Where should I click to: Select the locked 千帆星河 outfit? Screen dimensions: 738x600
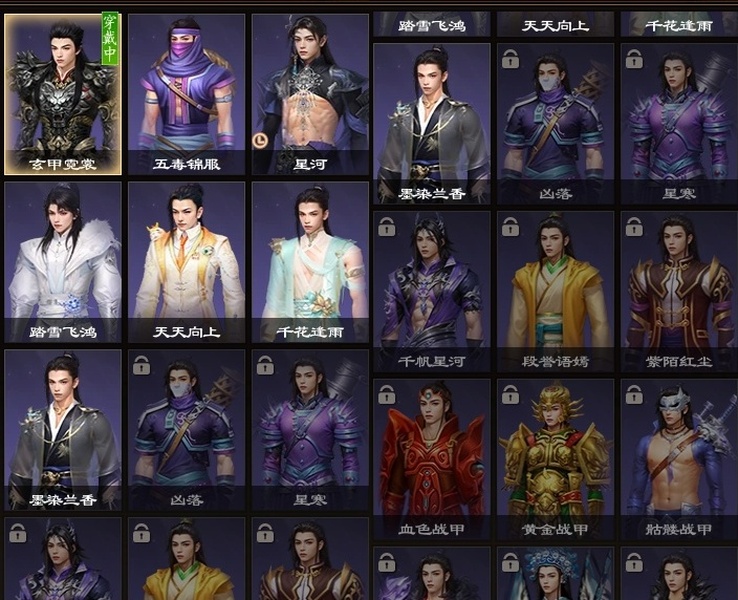(x=432, y=291)
